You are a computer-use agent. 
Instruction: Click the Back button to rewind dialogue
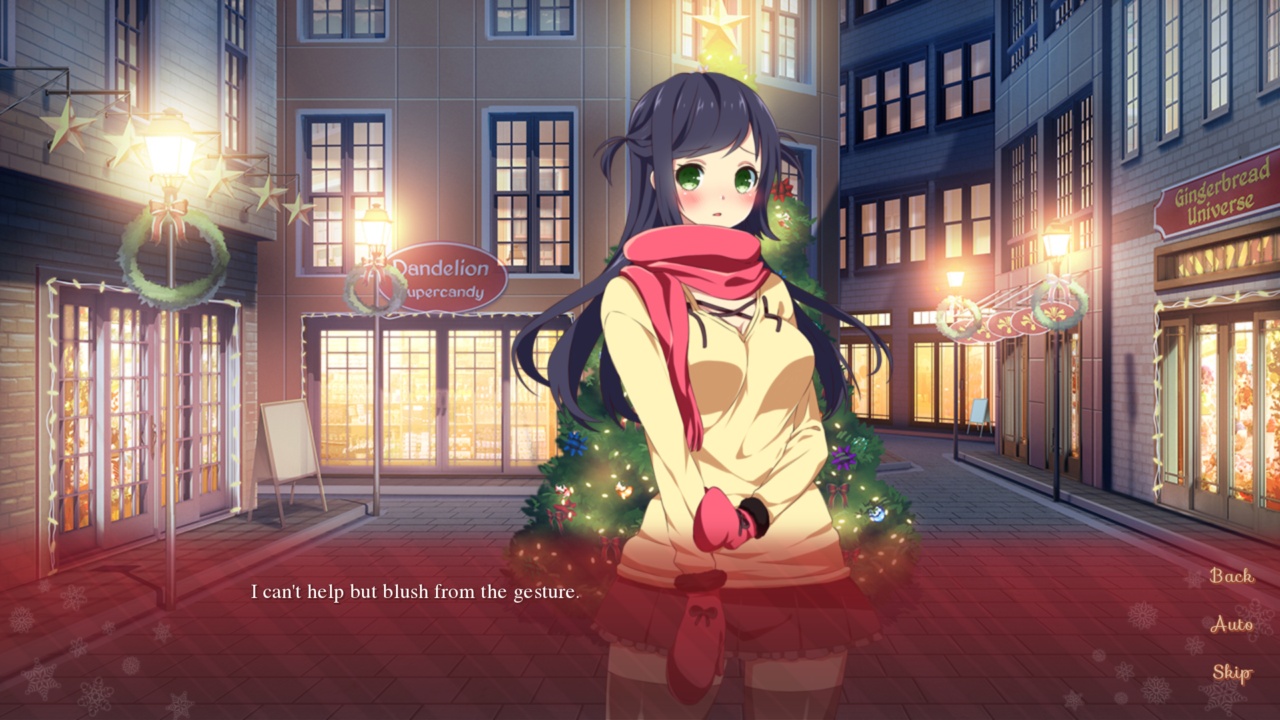pos(1230,578)
